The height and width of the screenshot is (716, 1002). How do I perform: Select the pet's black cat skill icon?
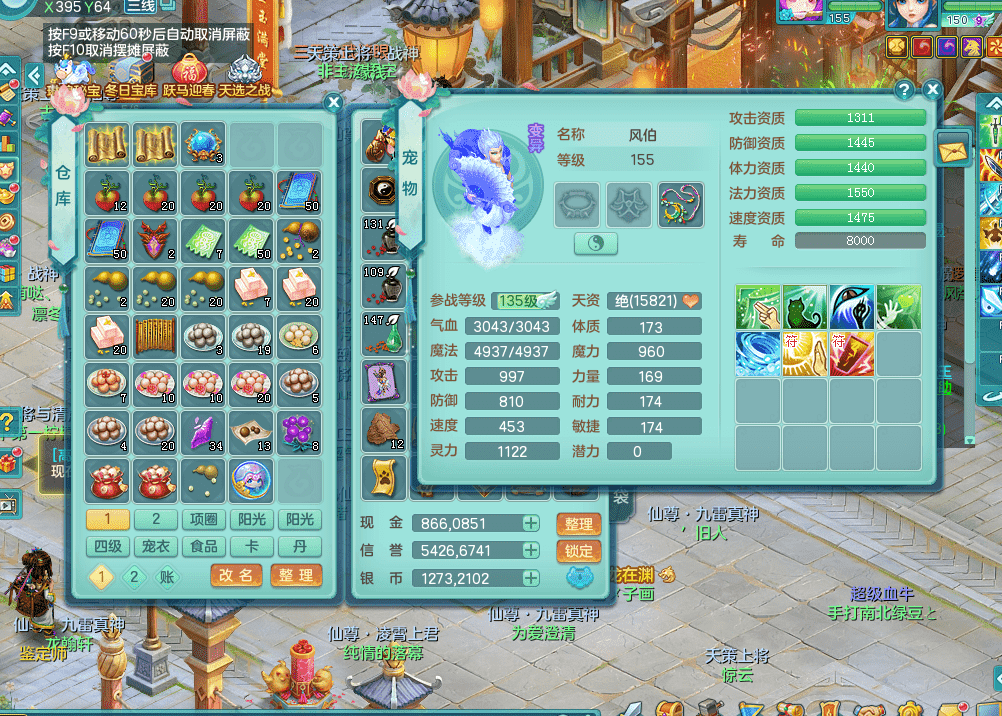pyautogui.click(x=804, y=307)
